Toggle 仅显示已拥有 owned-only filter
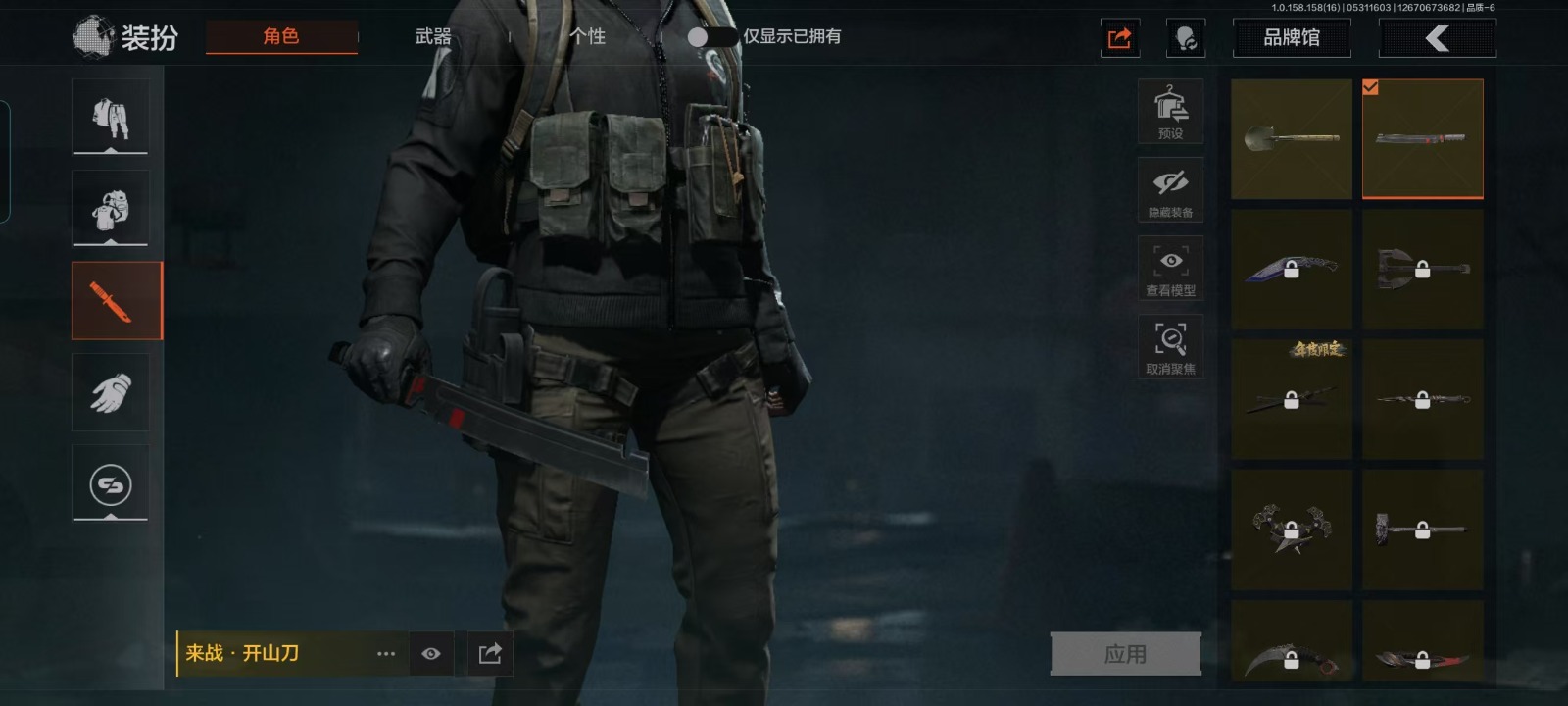The image size is (1568, 706). pyautogui.click(x=710, y=37)
